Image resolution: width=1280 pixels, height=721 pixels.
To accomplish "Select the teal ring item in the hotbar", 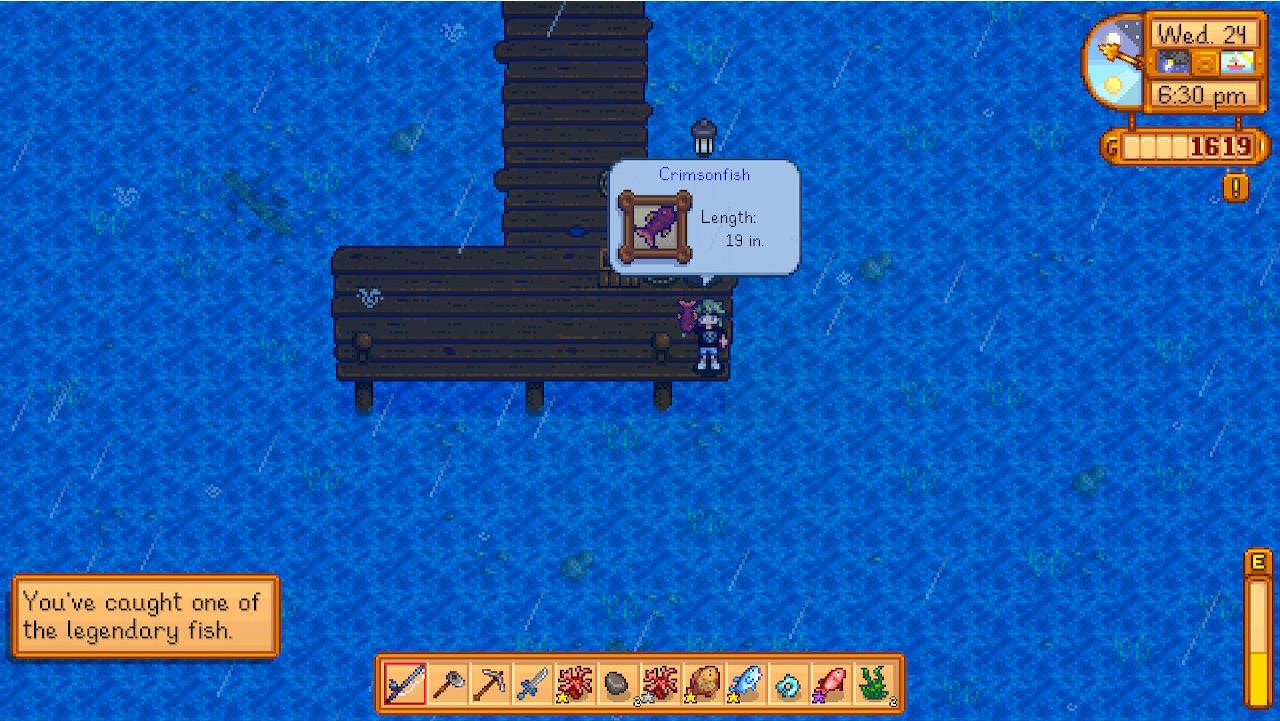I will point(787,684).
